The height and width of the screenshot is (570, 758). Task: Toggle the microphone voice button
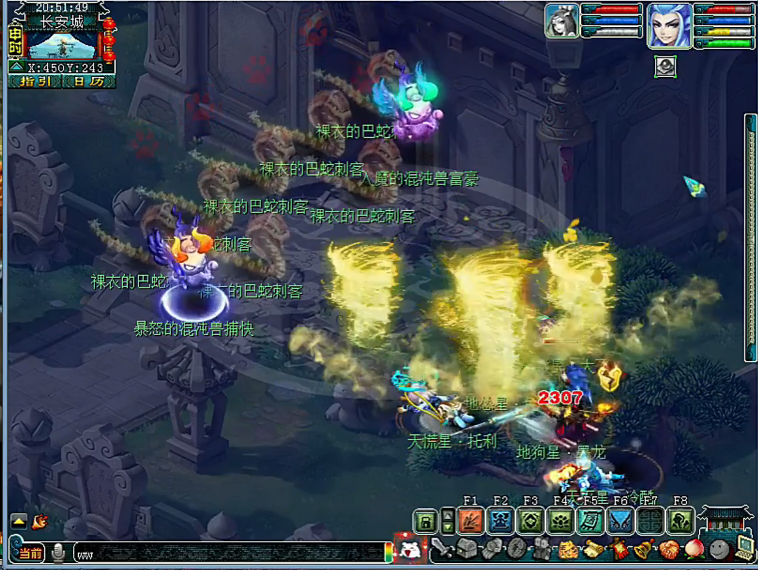click(59, 552)
